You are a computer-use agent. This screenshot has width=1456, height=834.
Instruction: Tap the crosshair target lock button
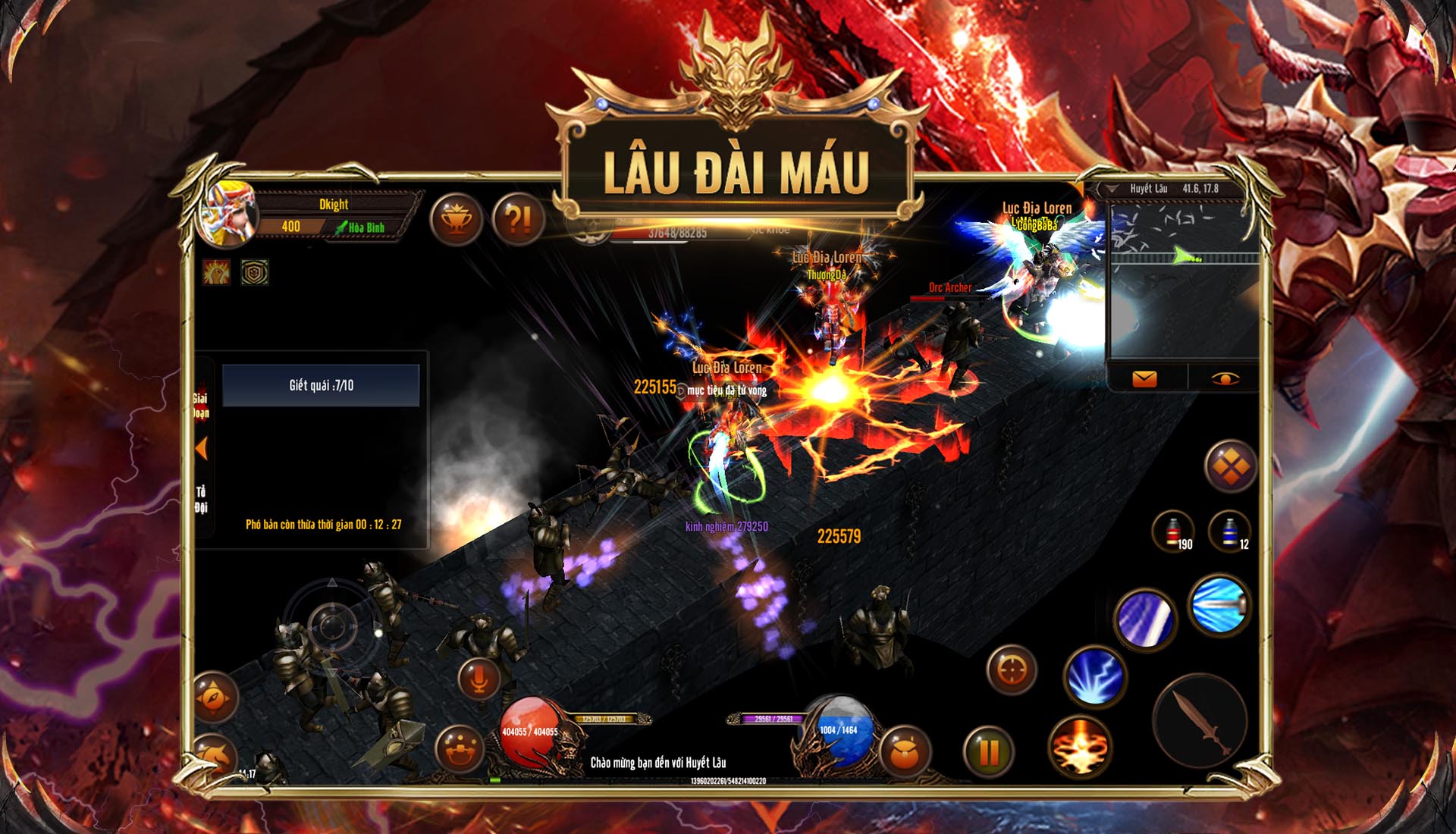[1012, 669]
